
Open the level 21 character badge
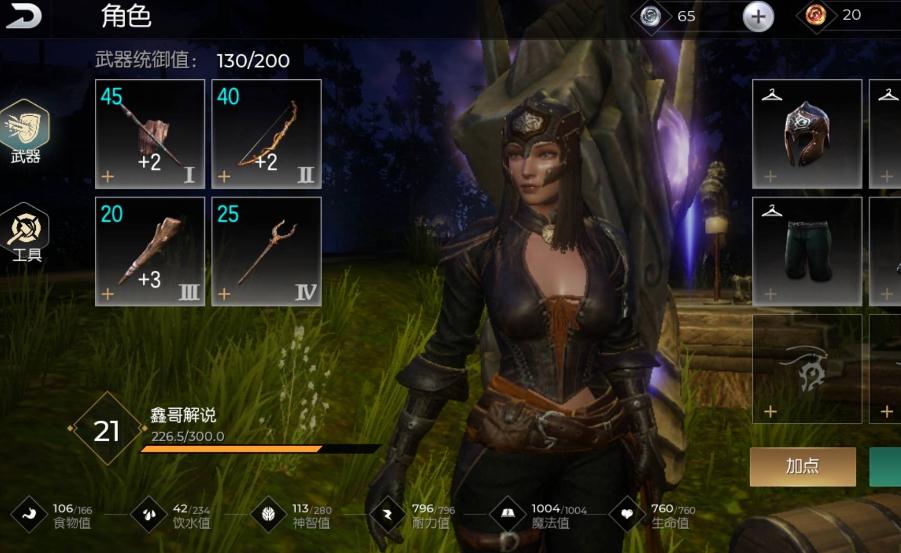coord(106,430)
